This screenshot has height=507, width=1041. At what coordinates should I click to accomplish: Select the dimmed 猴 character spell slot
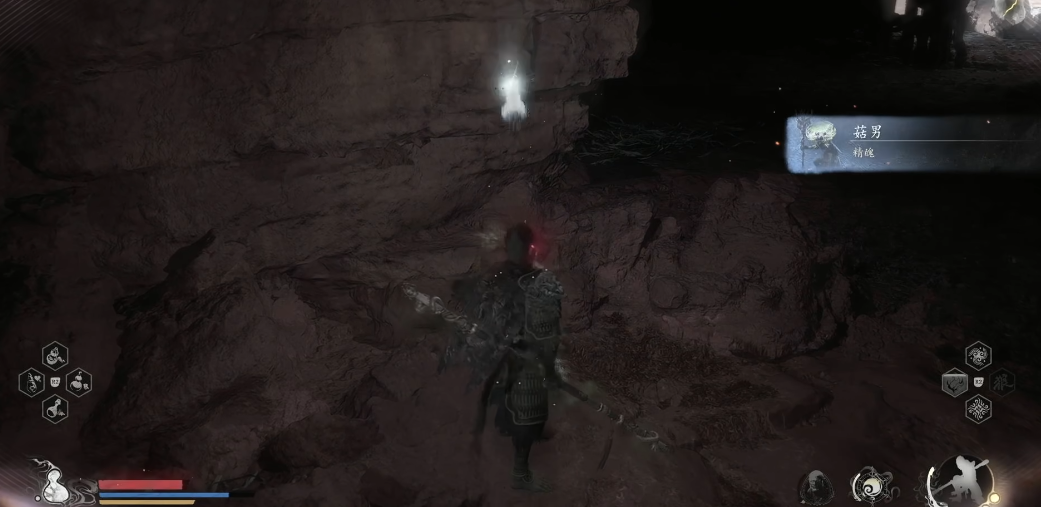(x=1002, y=382)
